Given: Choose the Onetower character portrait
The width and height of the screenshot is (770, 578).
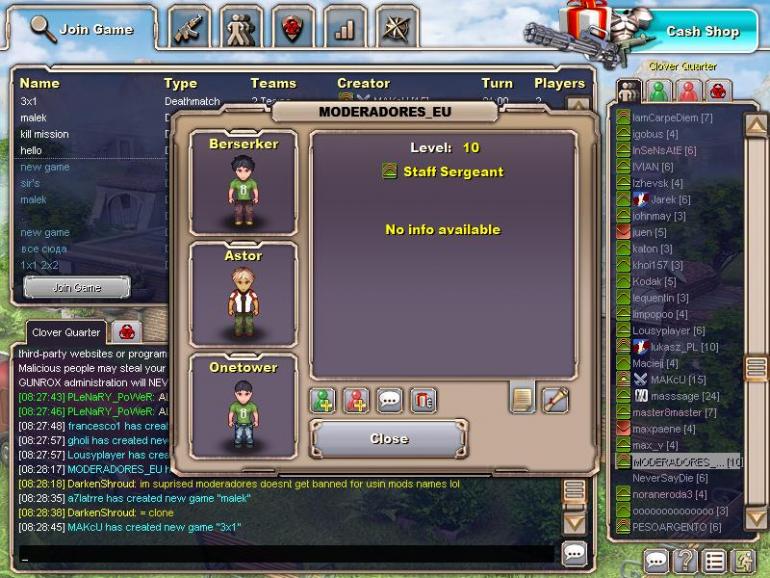Looking at the screenshot, I should 243,406.
